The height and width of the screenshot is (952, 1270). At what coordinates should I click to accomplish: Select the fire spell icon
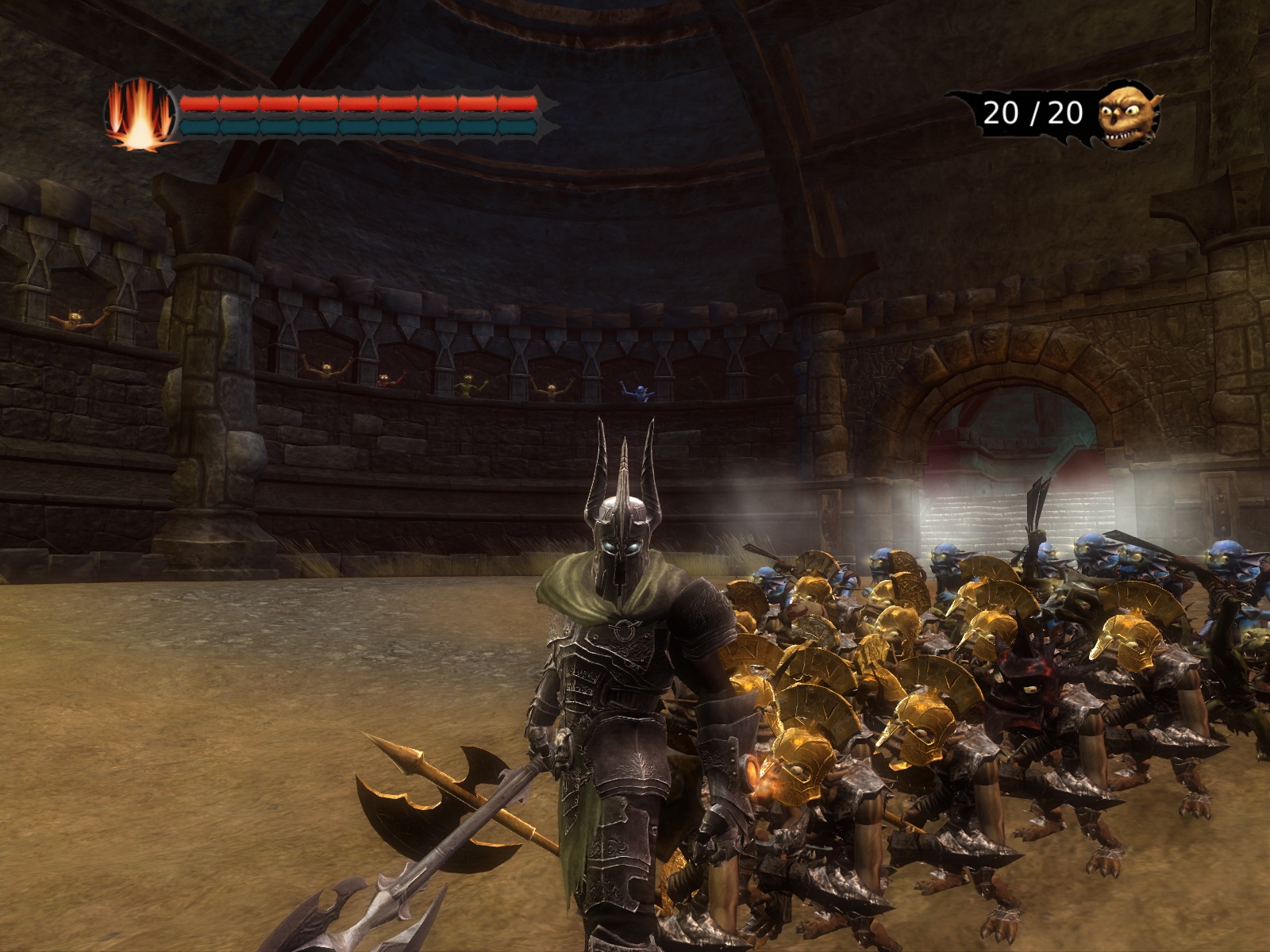click(x=140, y=115)
